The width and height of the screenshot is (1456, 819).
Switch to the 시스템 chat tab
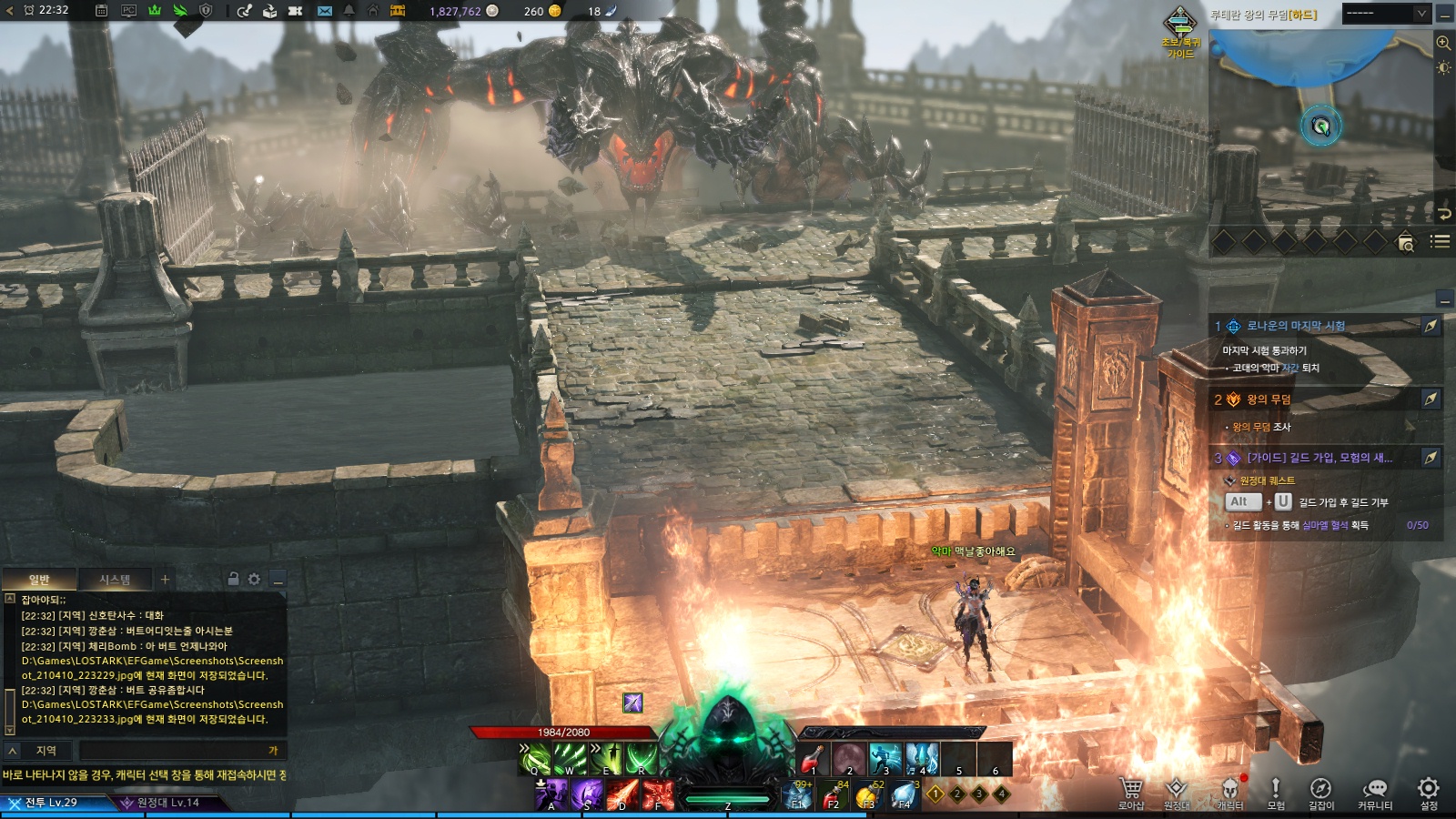115,580
